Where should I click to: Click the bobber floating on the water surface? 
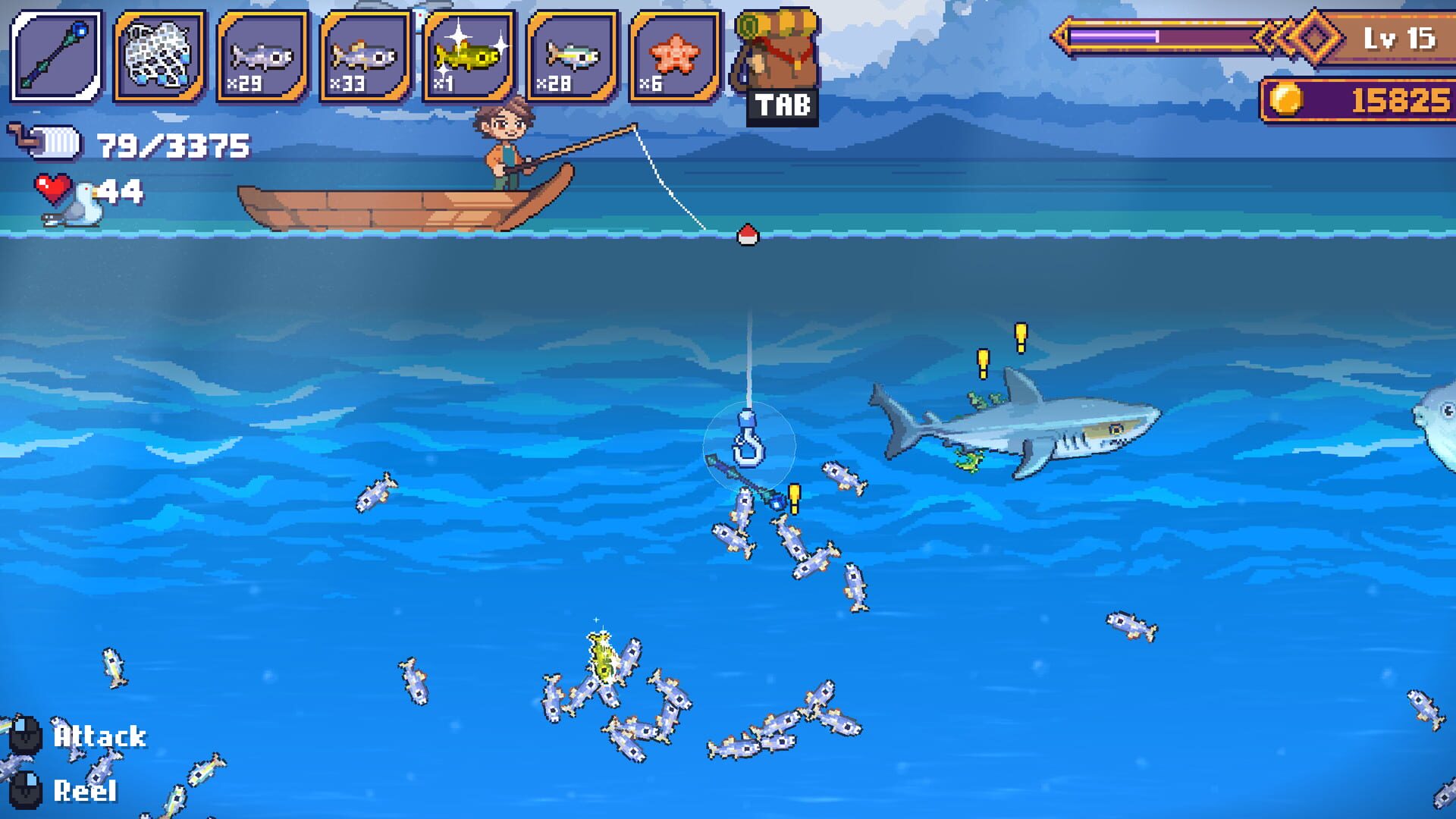point(745,235)
